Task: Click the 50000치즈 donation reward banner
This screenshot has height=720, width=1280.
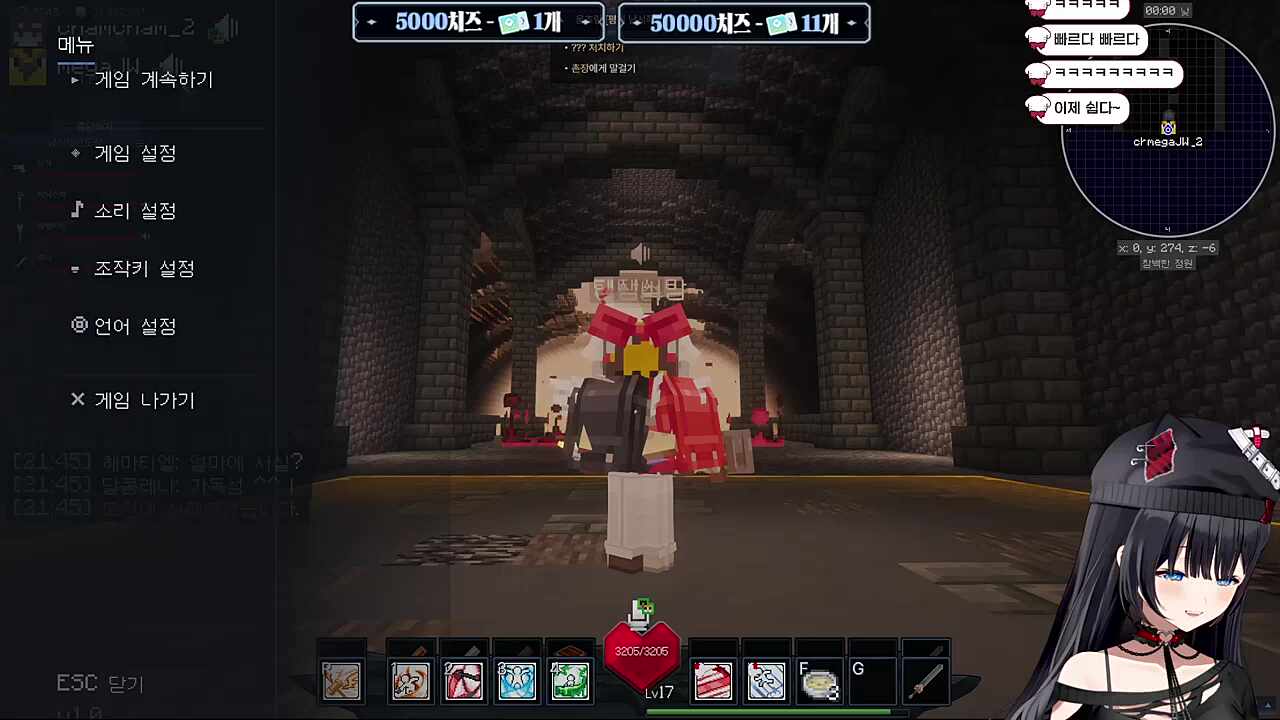Action: tap(744, 22)
